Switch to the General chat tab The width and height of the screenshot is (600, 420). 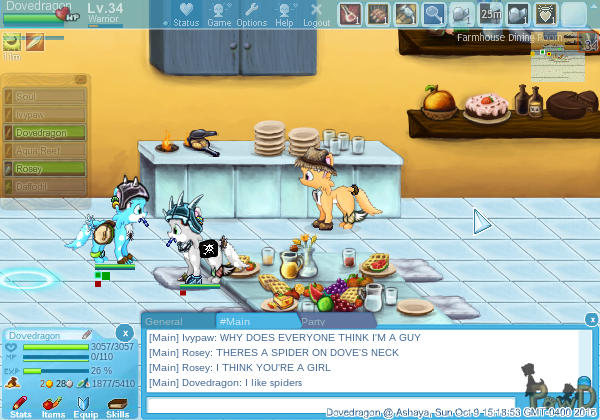(163, 322)
